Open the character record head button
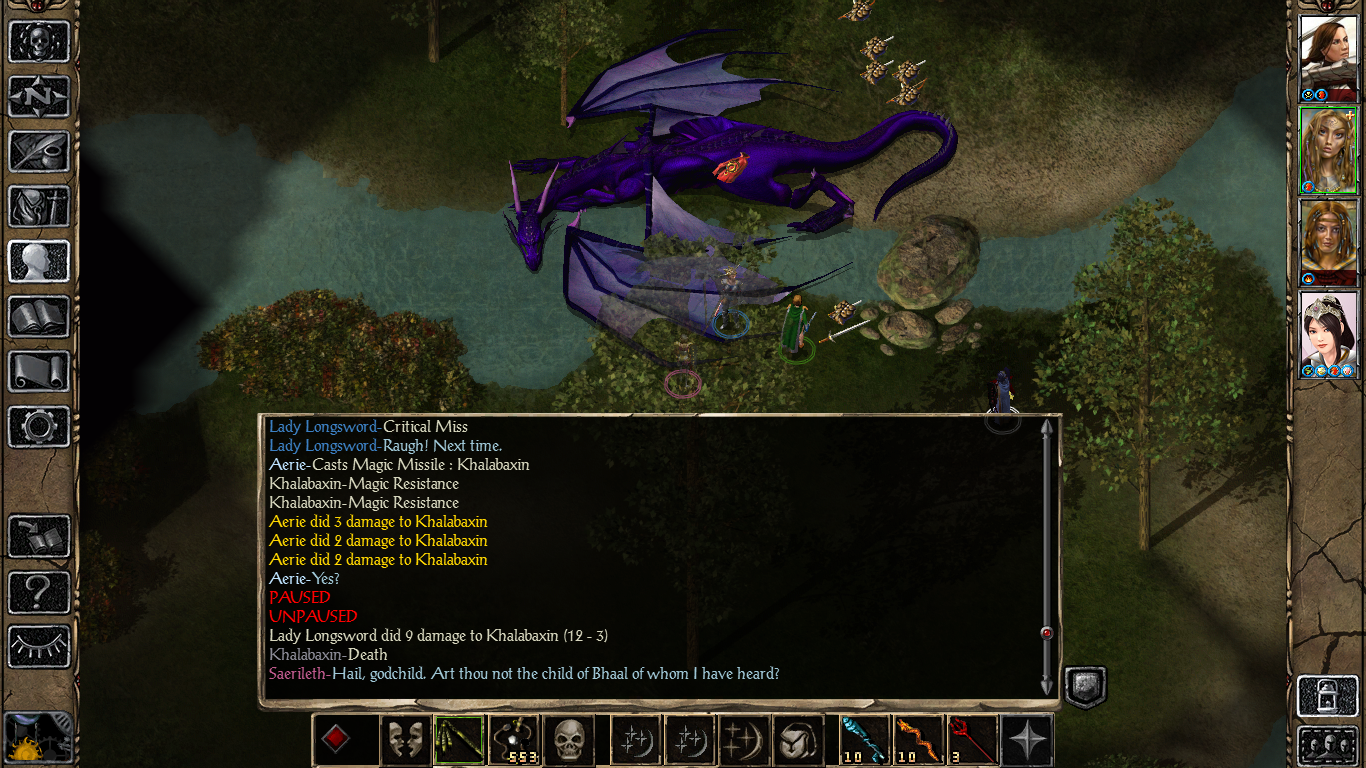This screenshot has width=1366, height=768. pos(39,262)
